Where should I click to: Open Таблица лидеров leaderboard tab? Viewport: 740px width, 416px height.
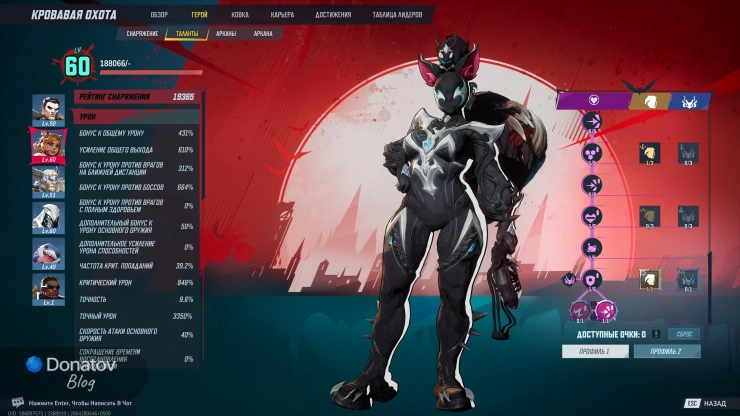[397, 15]
